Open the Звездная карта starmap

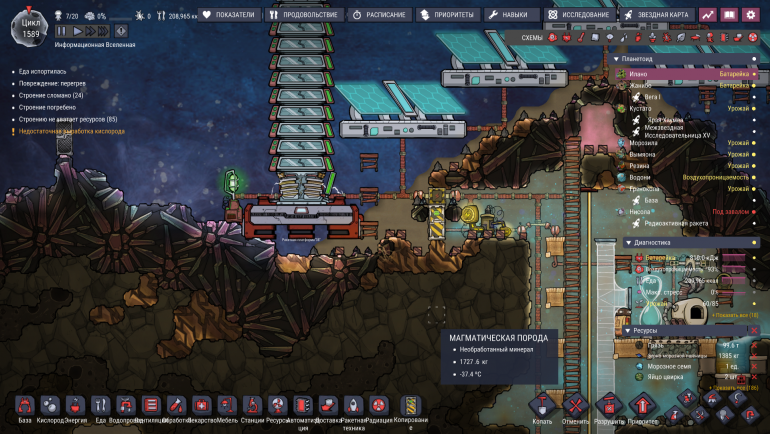(x=656, y=15)
